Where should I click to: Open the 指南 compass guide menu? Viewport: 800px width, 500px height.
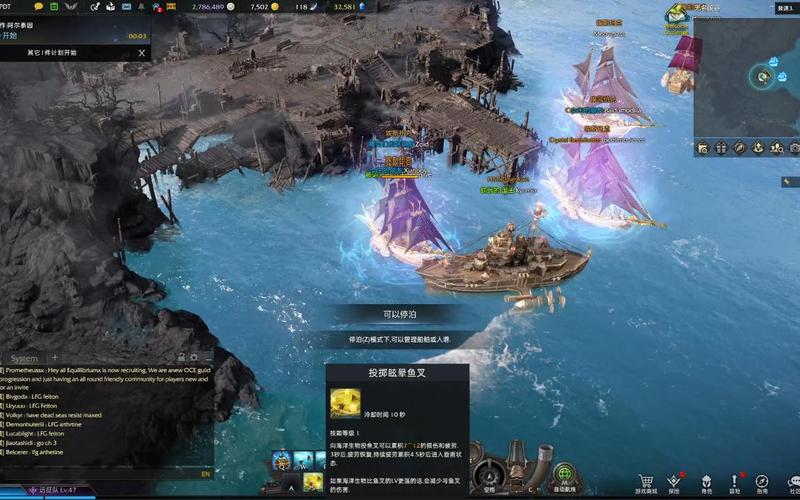pyautogui.click(x=763, y=481)
